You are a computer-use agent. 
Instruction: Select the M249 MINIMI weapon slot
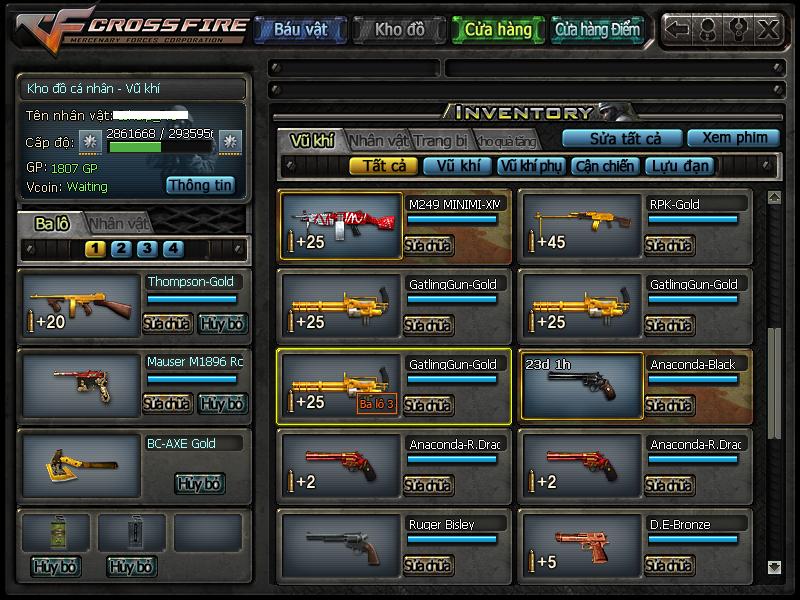tap(341, 226)
